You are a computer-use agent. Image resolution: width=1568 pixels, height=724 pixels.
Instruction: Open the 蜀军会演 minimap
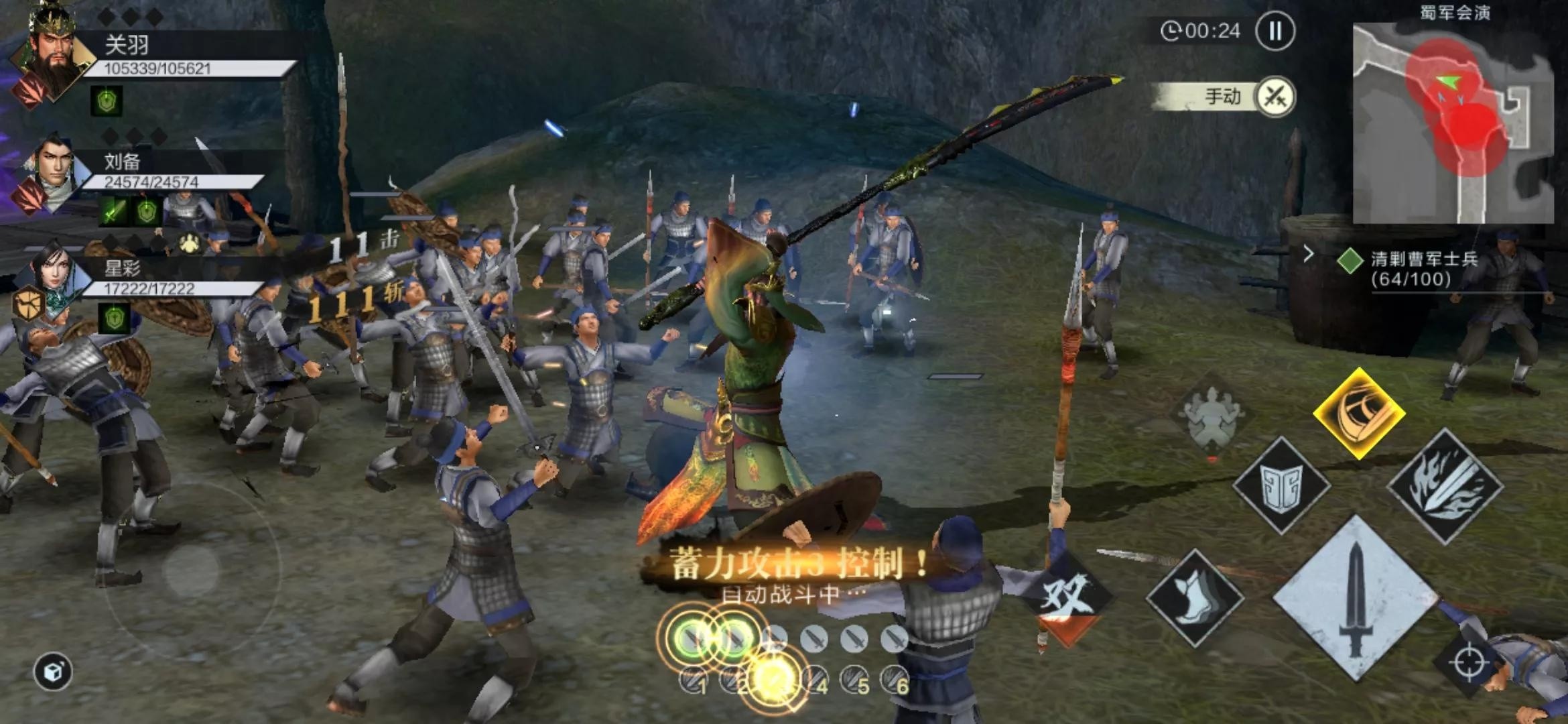[x=1453, y=124]
